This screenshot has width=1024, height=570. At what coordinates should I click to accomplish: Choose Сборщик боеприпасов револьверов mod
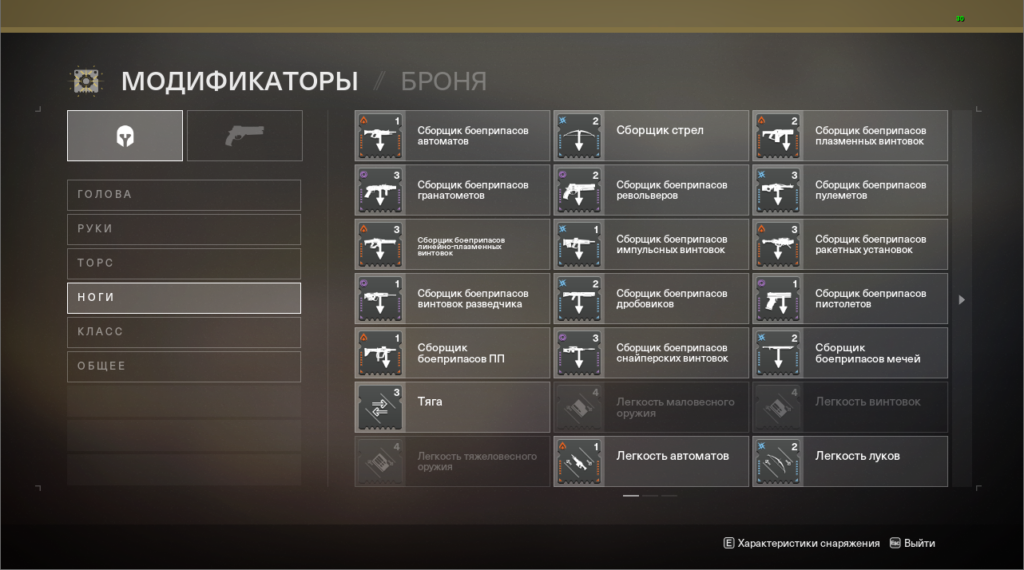coord(651,190)
